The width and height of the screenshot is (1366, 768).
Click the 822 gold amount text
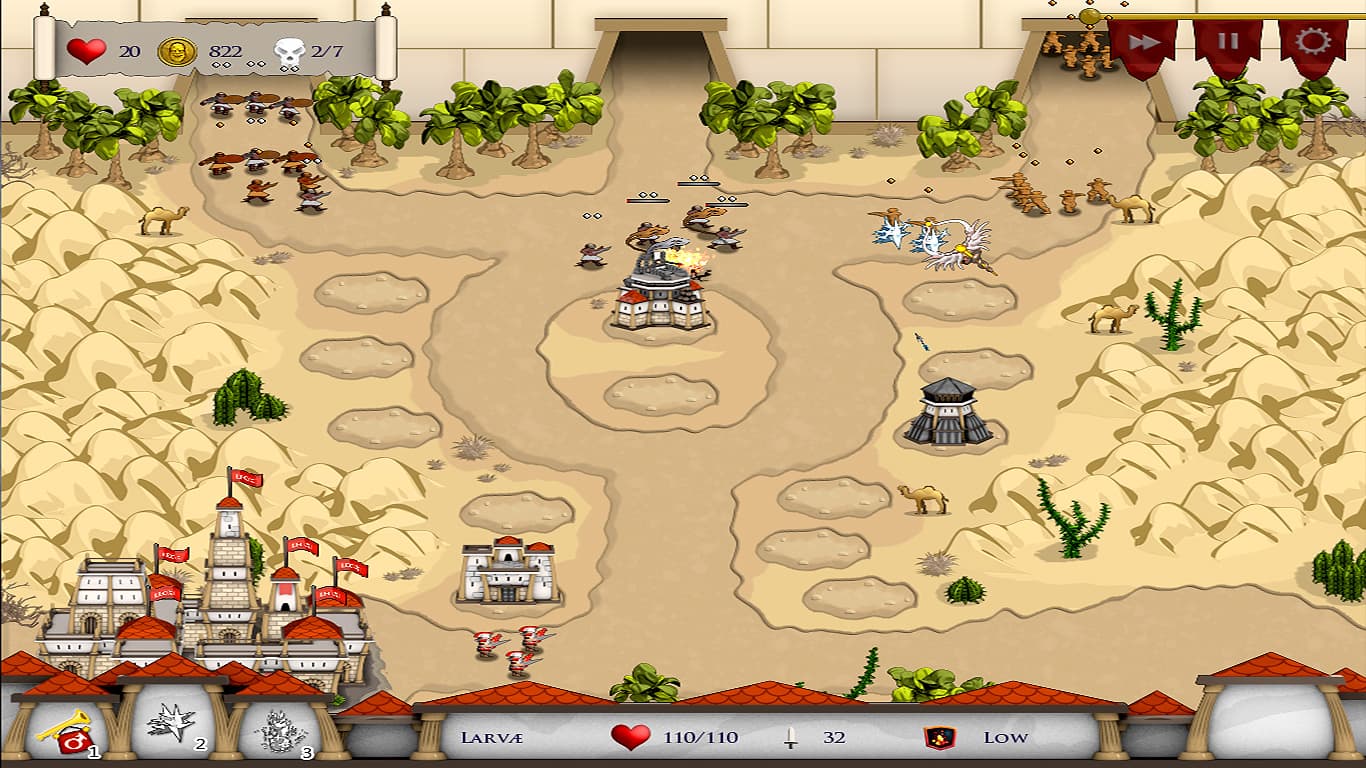pos(226,48)
